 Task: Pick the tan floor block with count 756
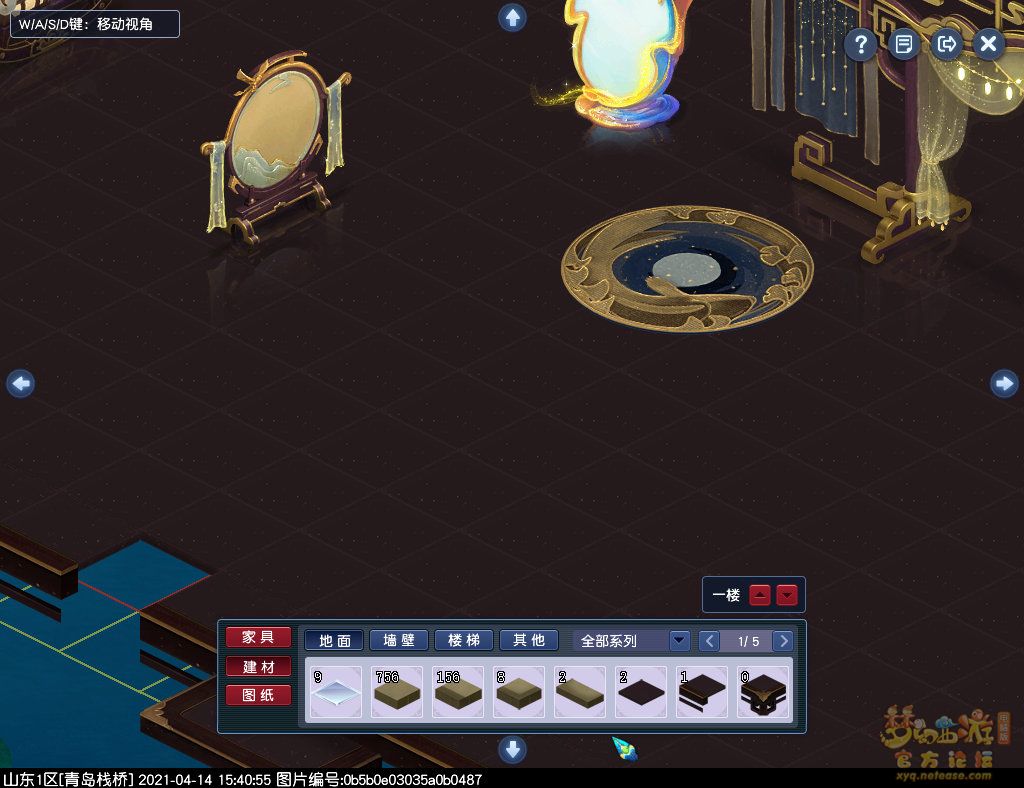pyautogui.click(x=397, y=692)
